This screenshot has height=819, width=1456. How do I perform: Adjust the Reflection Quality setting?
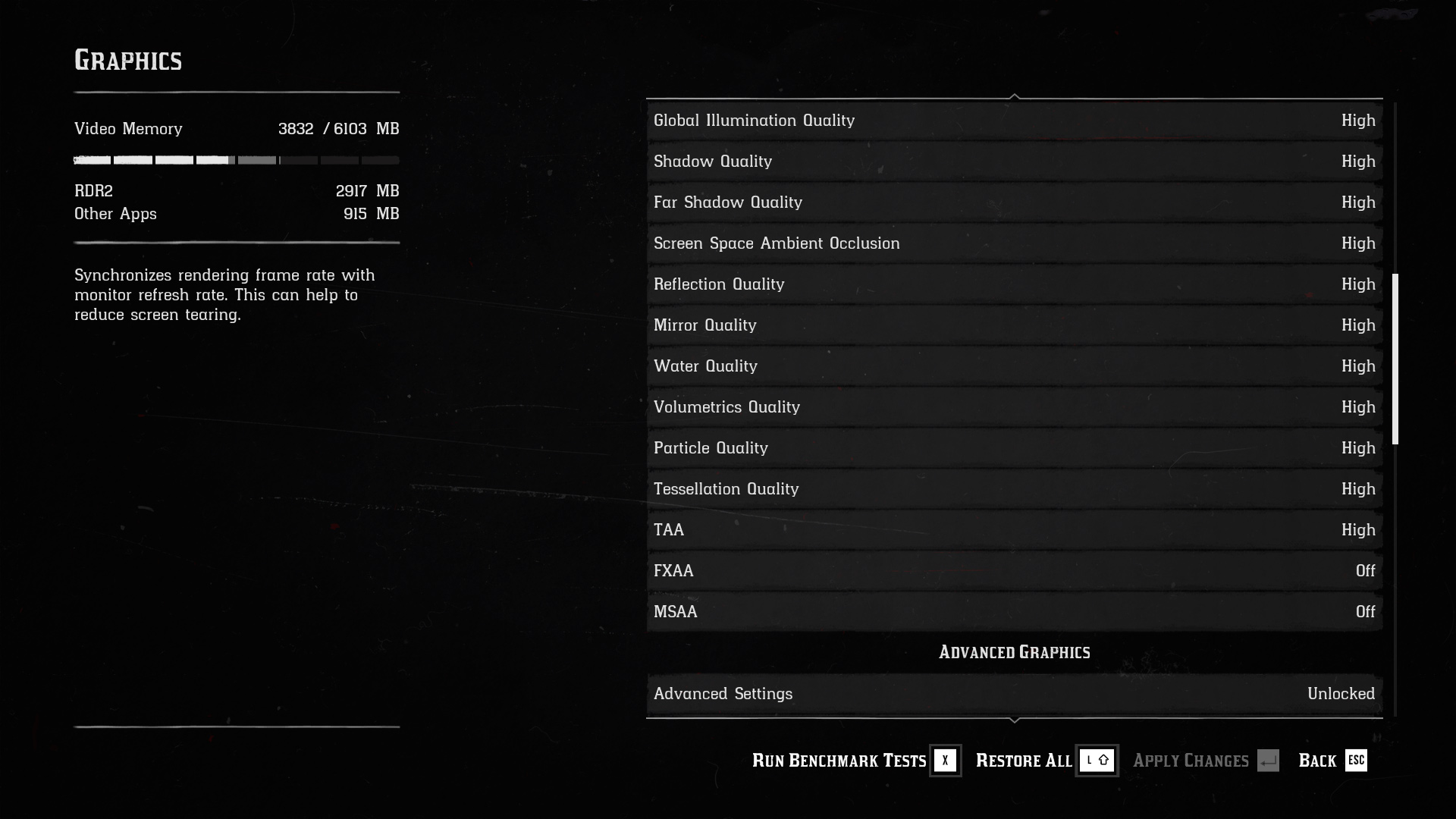pyautogui.click(x=1014, y=284)
